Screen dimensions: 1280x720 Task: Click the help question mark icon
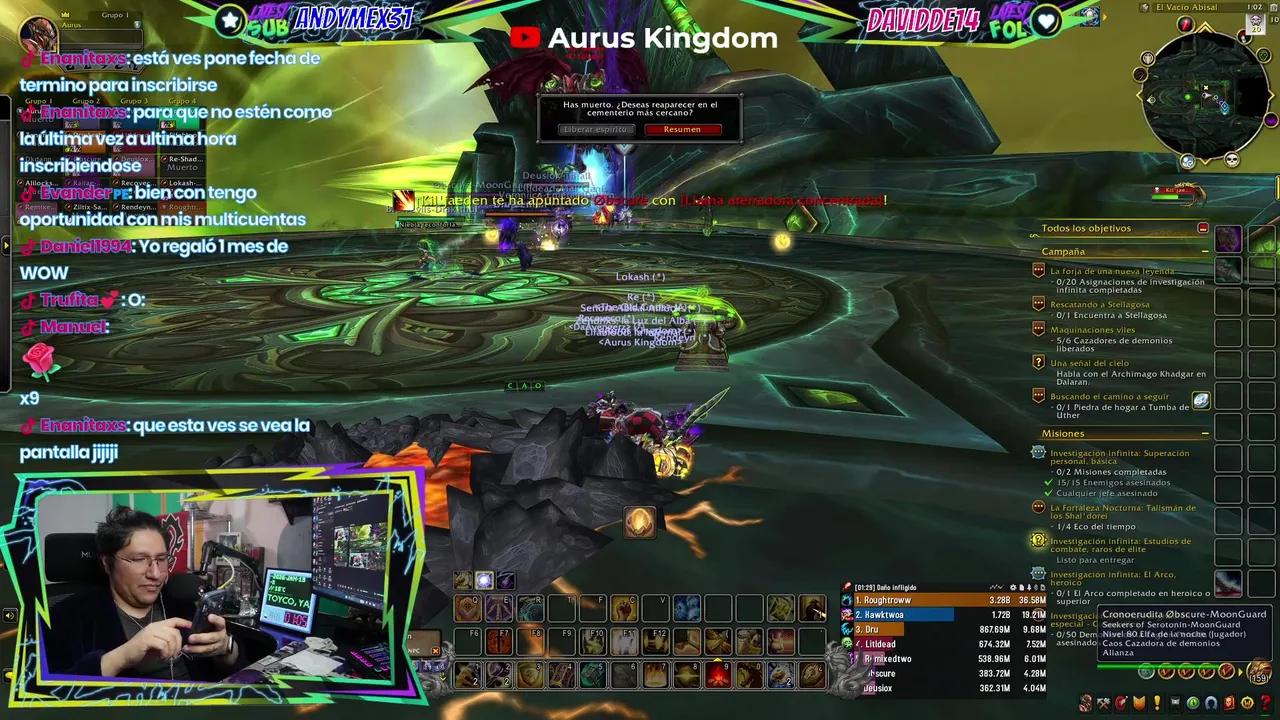[1264, 702]
